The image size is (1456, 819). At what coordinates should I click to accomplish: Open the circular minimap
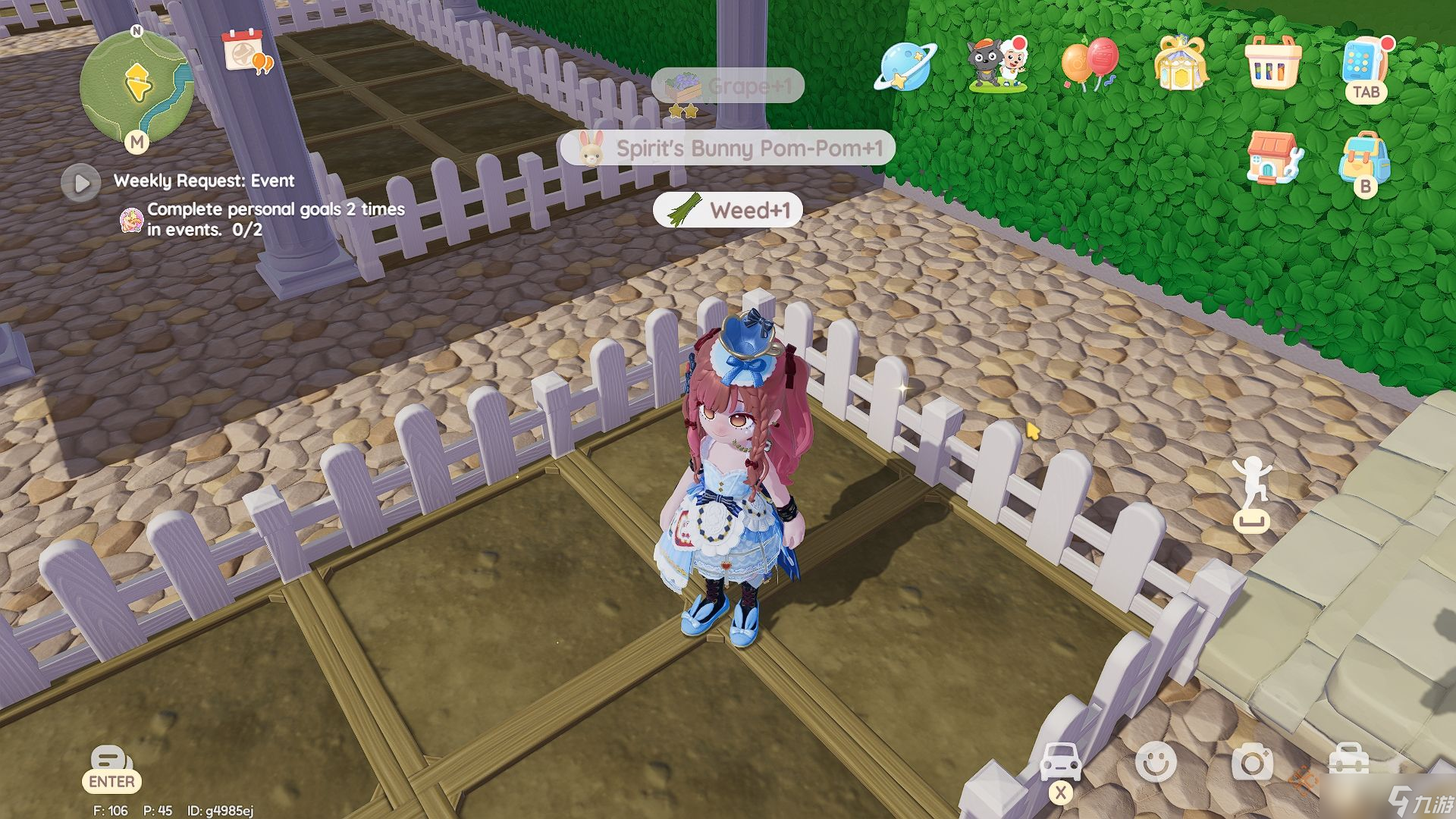point(136,83)
